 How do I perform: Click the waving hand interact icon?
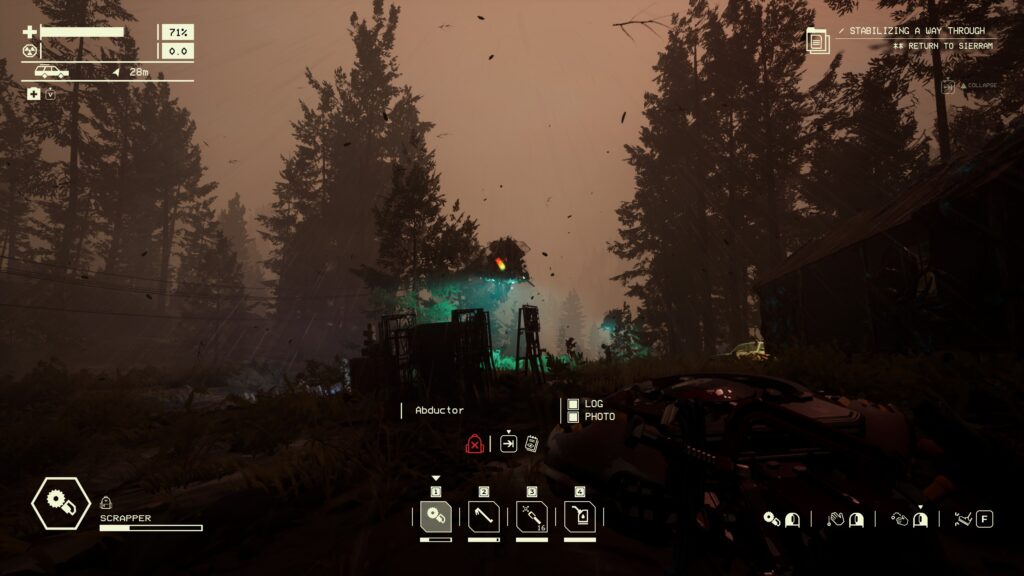point(836,519)
